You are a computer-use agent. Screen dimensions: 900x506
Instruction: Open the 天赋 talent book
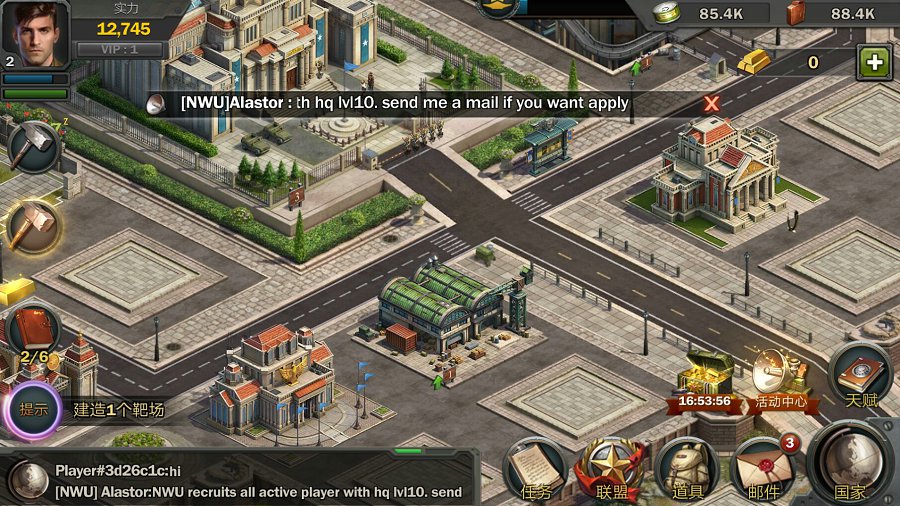click(860, 374)
